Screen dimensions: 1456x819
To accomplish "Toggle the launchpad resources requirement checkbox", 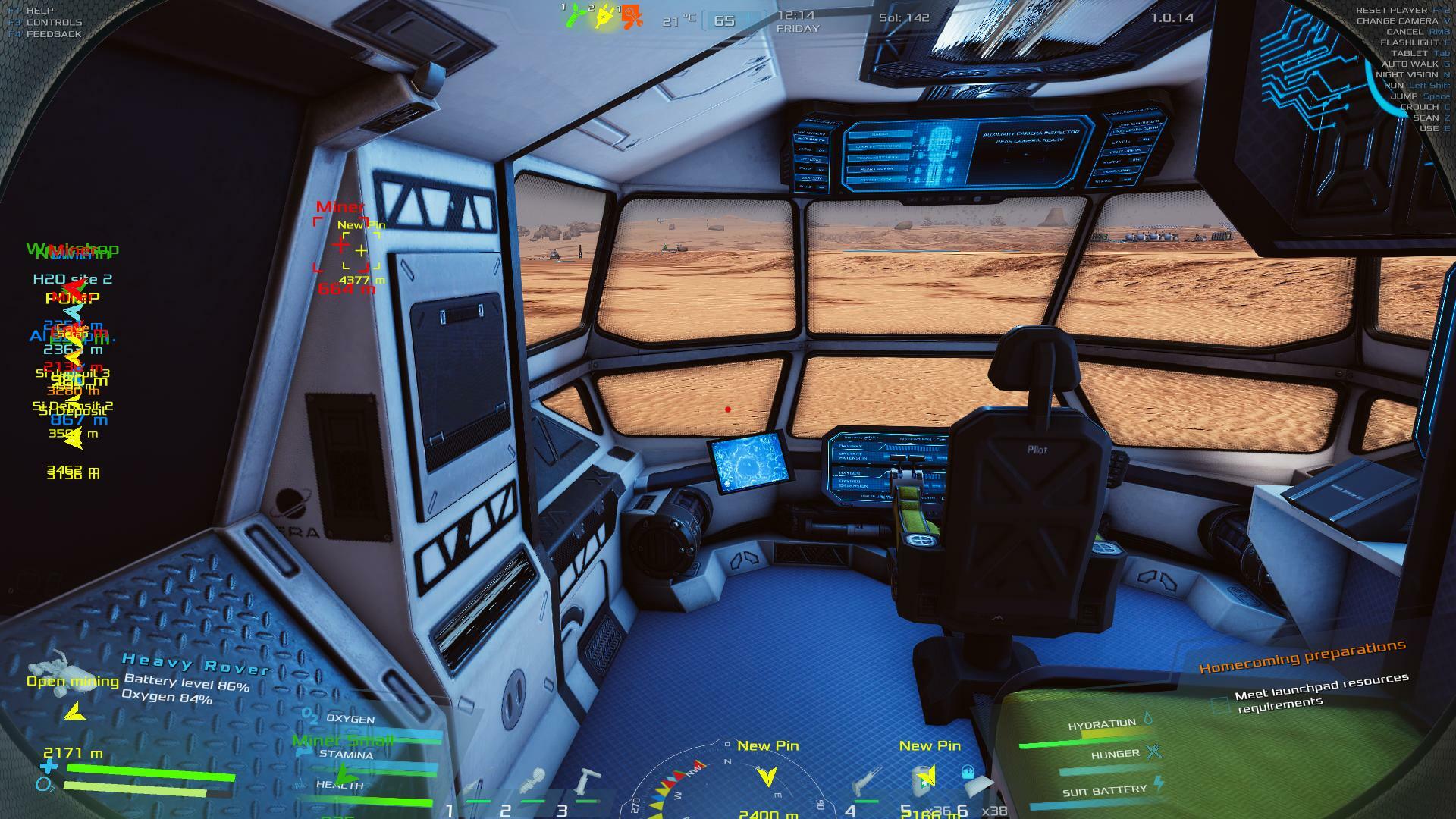I will point(1219,704).
